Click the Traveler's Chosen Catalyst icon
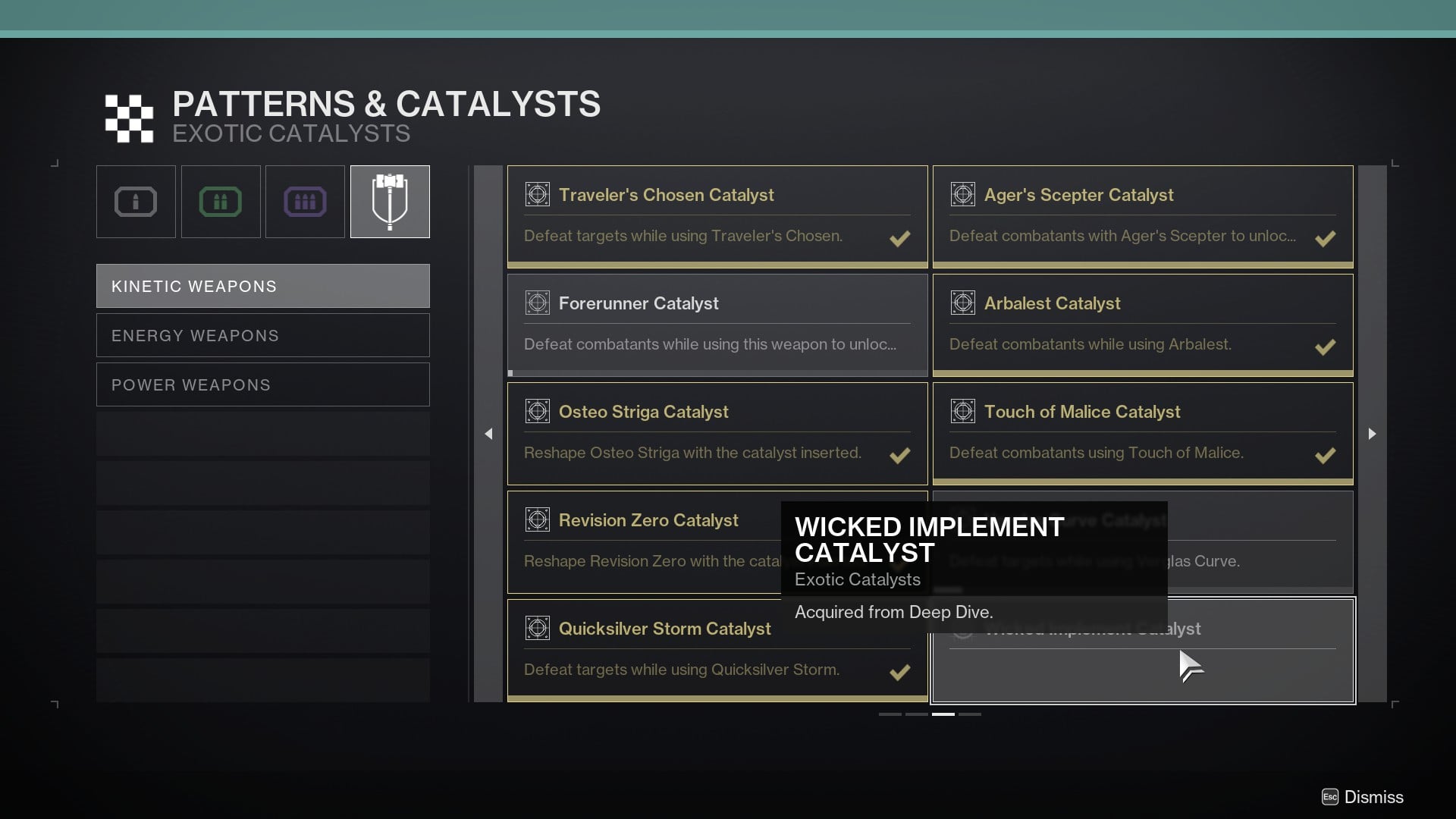 (x=537, y=194)
